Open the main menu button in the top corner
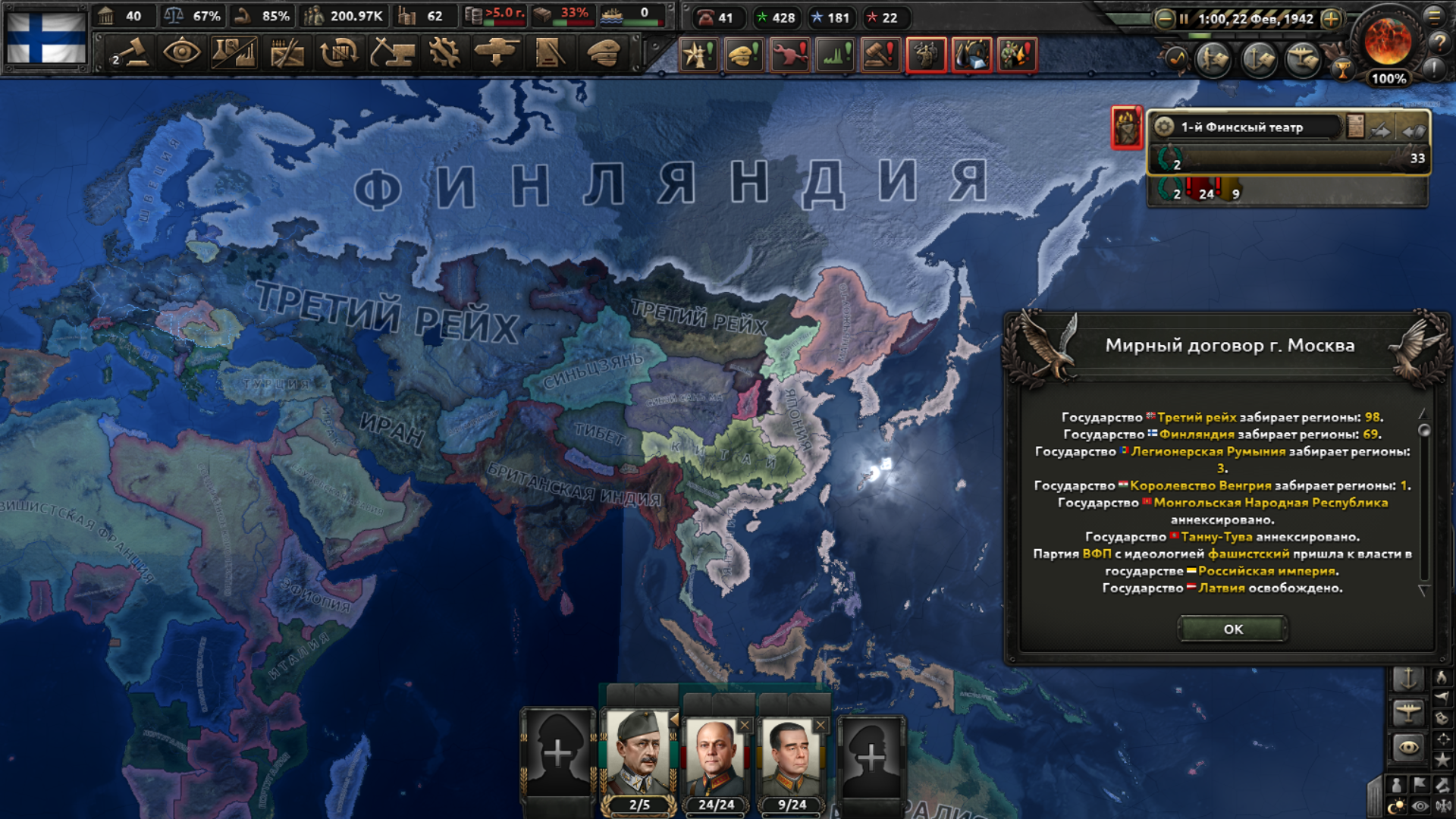The width and height of the screenshot is (1456, 819). (x=1435, y=15)
